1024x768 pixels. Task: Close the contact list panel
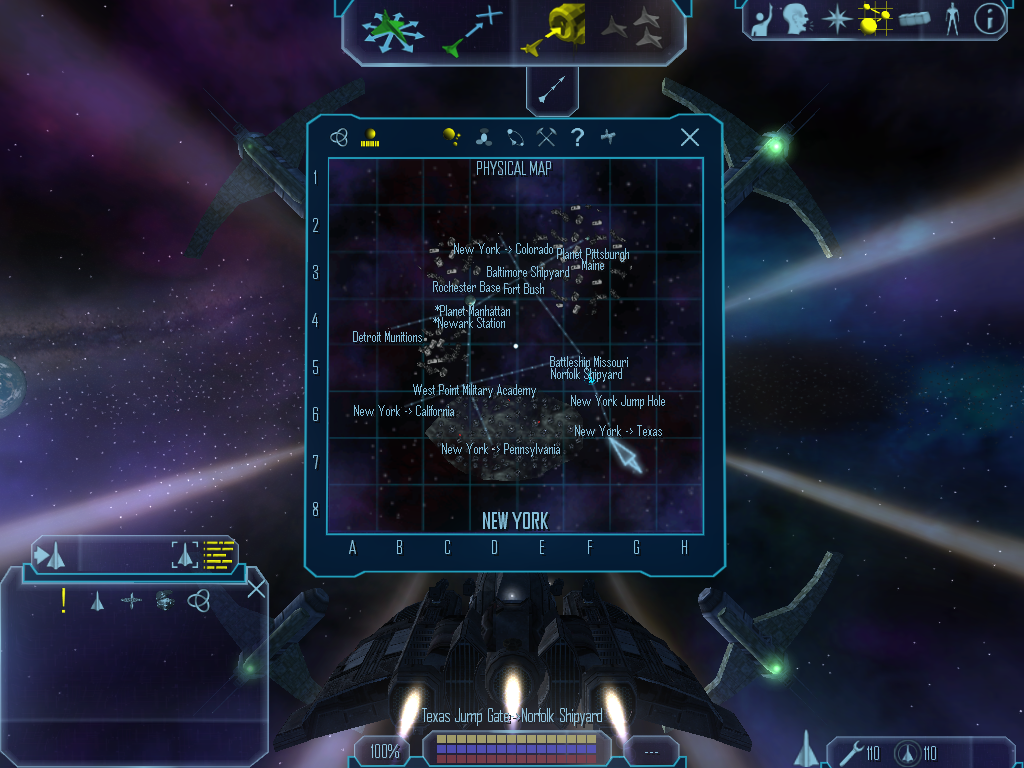pos(256,588)
